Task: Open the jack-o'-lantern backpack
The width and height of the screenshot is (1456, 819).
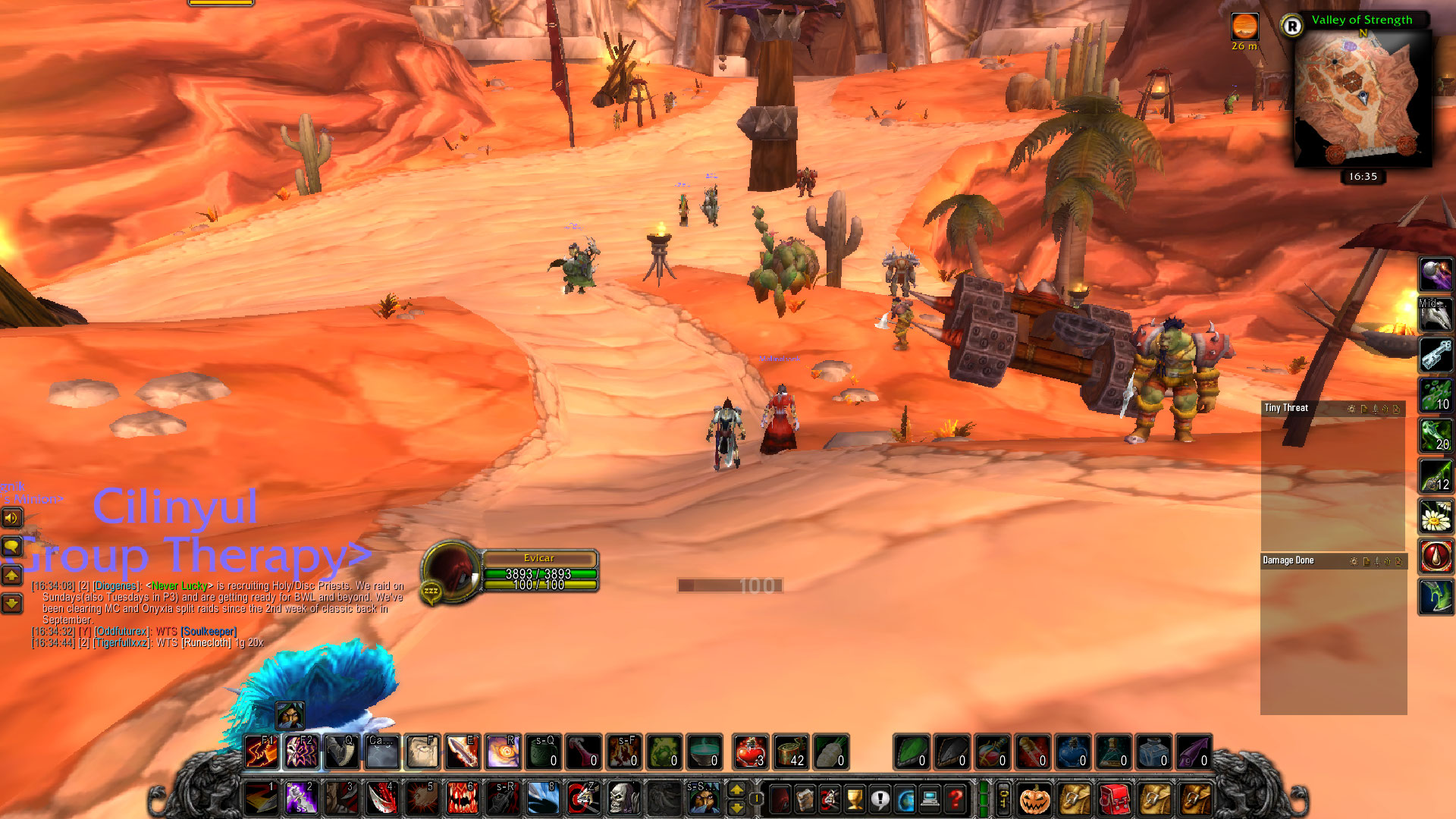Action: point(1034,799)
